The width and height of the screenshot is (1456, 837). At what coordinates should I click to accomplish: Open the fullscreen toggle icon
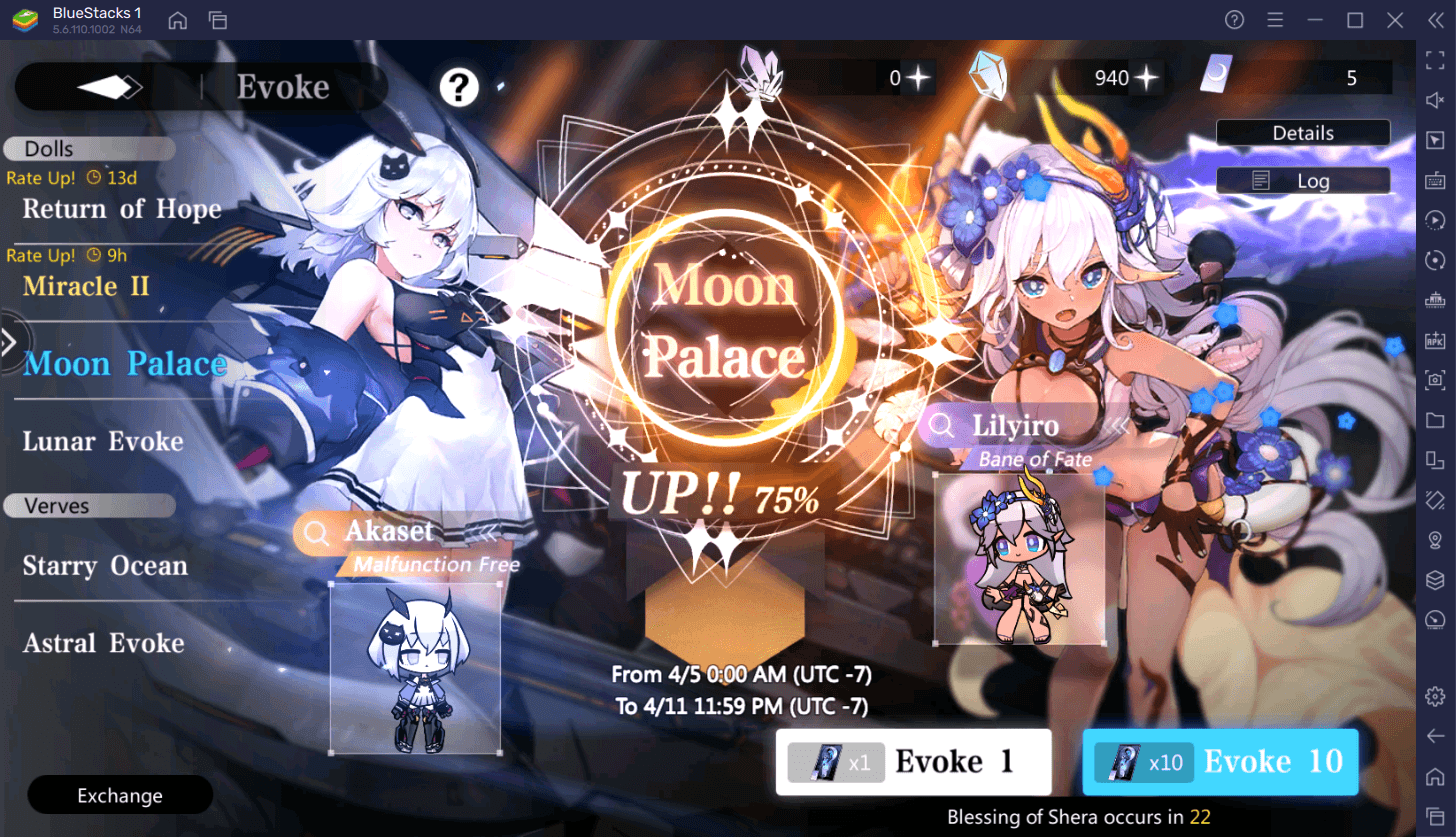tap(1437, 57)
